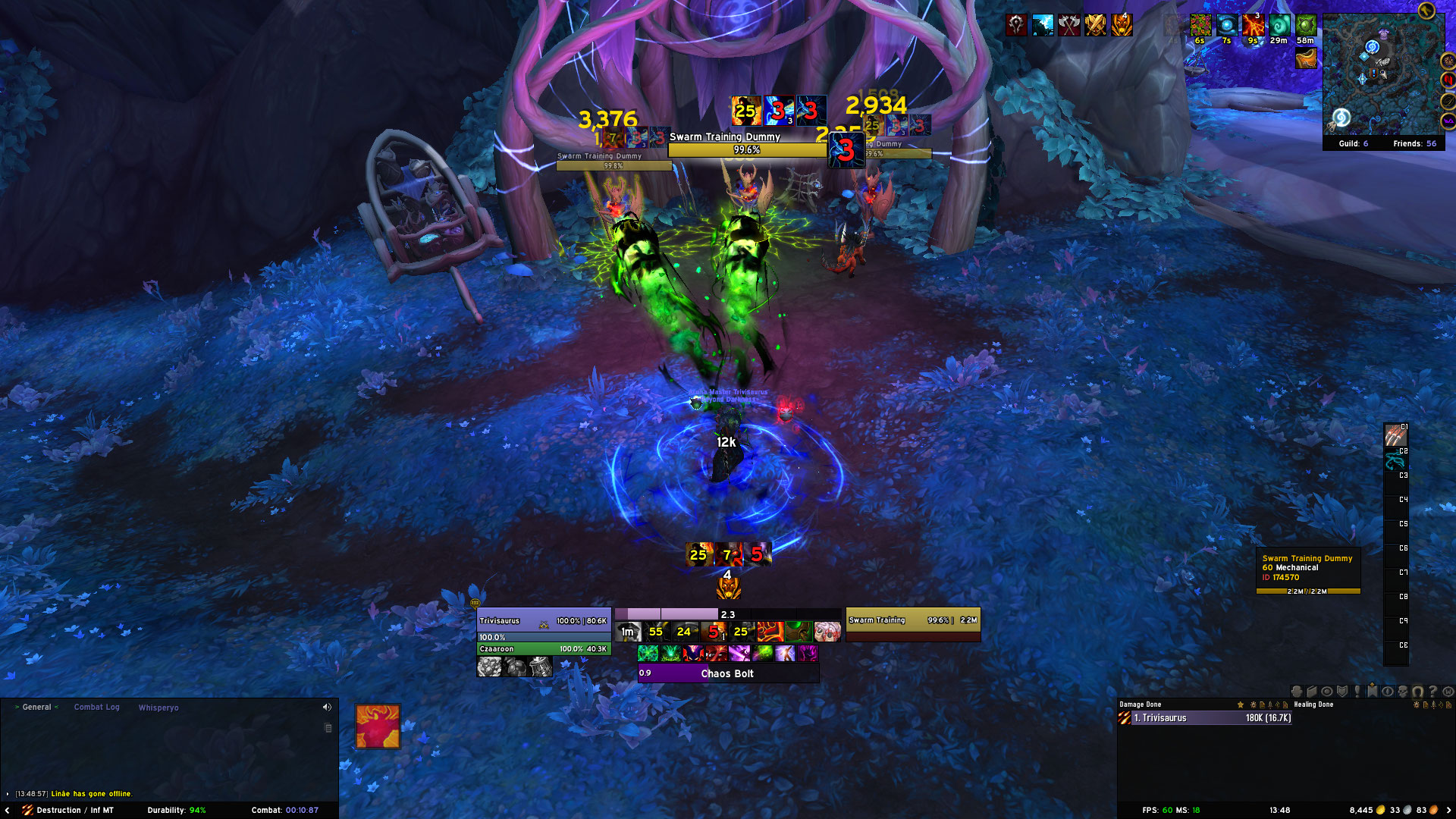Click the red demon ability icon near chat
Screen dimensions: 1456x819
(x=378, y=726)
